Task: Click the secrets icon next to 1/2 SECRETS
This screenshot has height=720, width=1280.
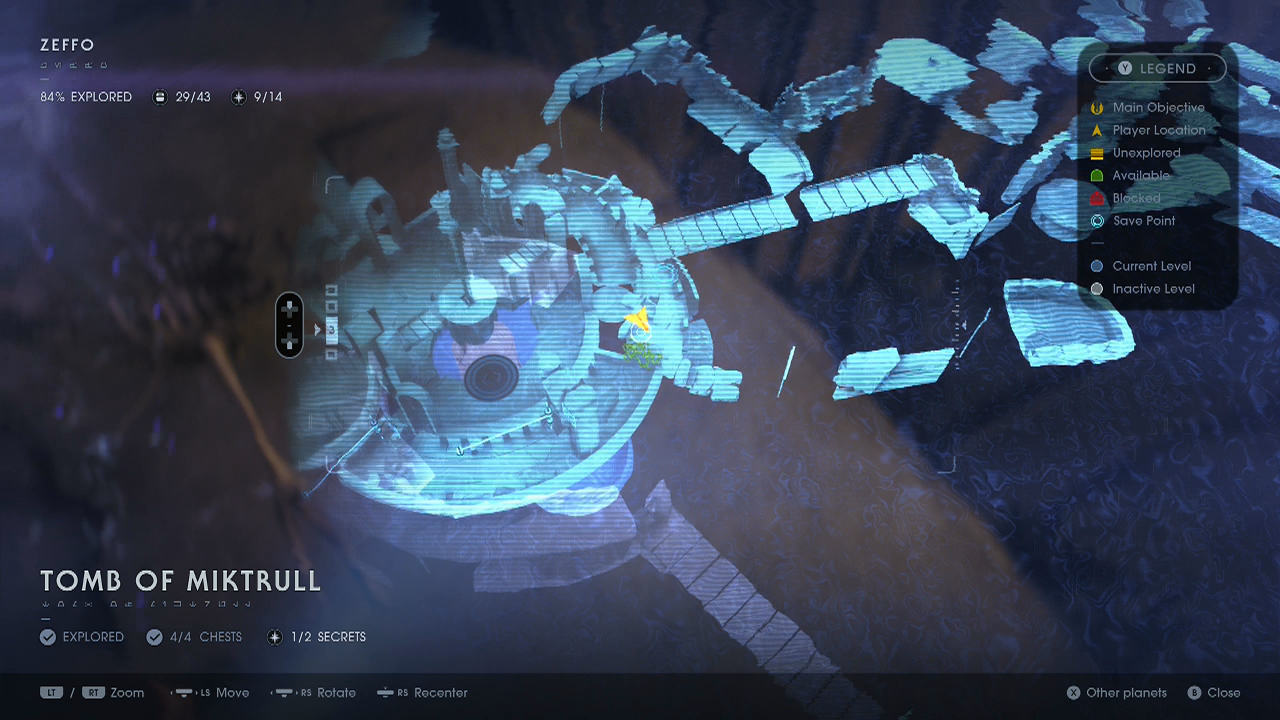Action: click(x=274, y=637)
